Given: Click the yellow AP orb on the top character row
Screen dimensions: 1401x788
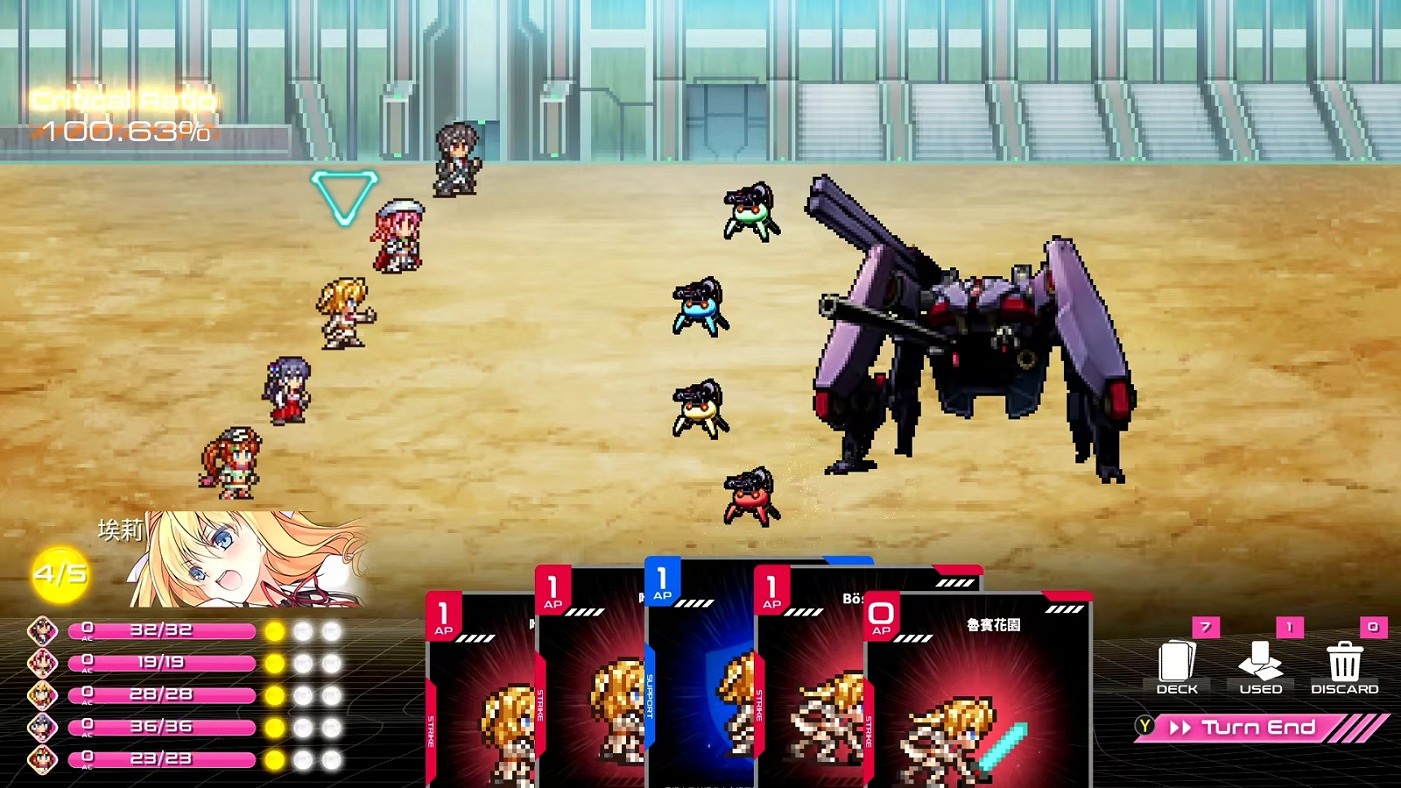Looking at the screenshot, I should tap(276, 631).
